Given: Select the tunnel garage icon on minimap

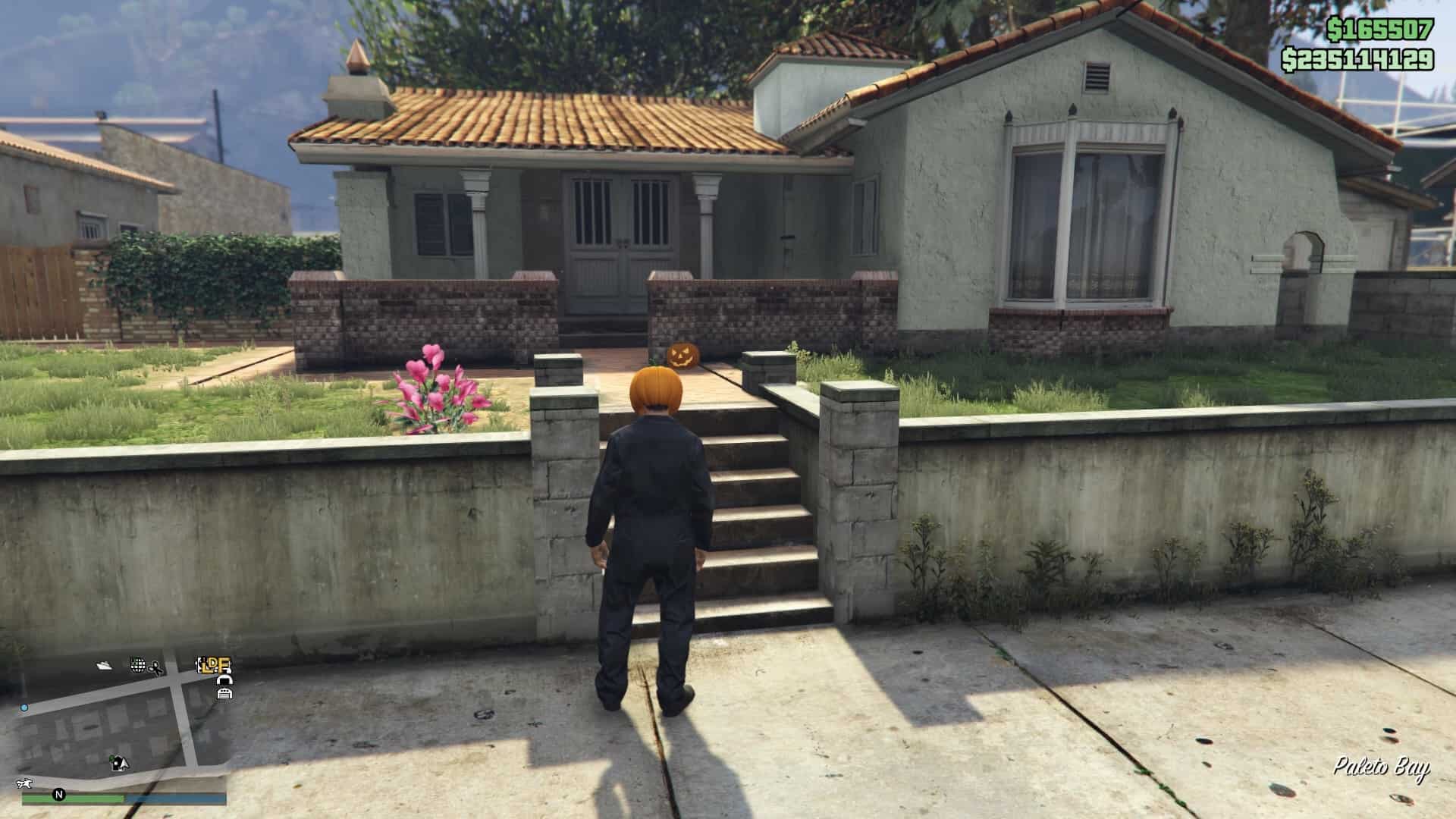Looking at the screenshot, I should [x=226, y=681].
